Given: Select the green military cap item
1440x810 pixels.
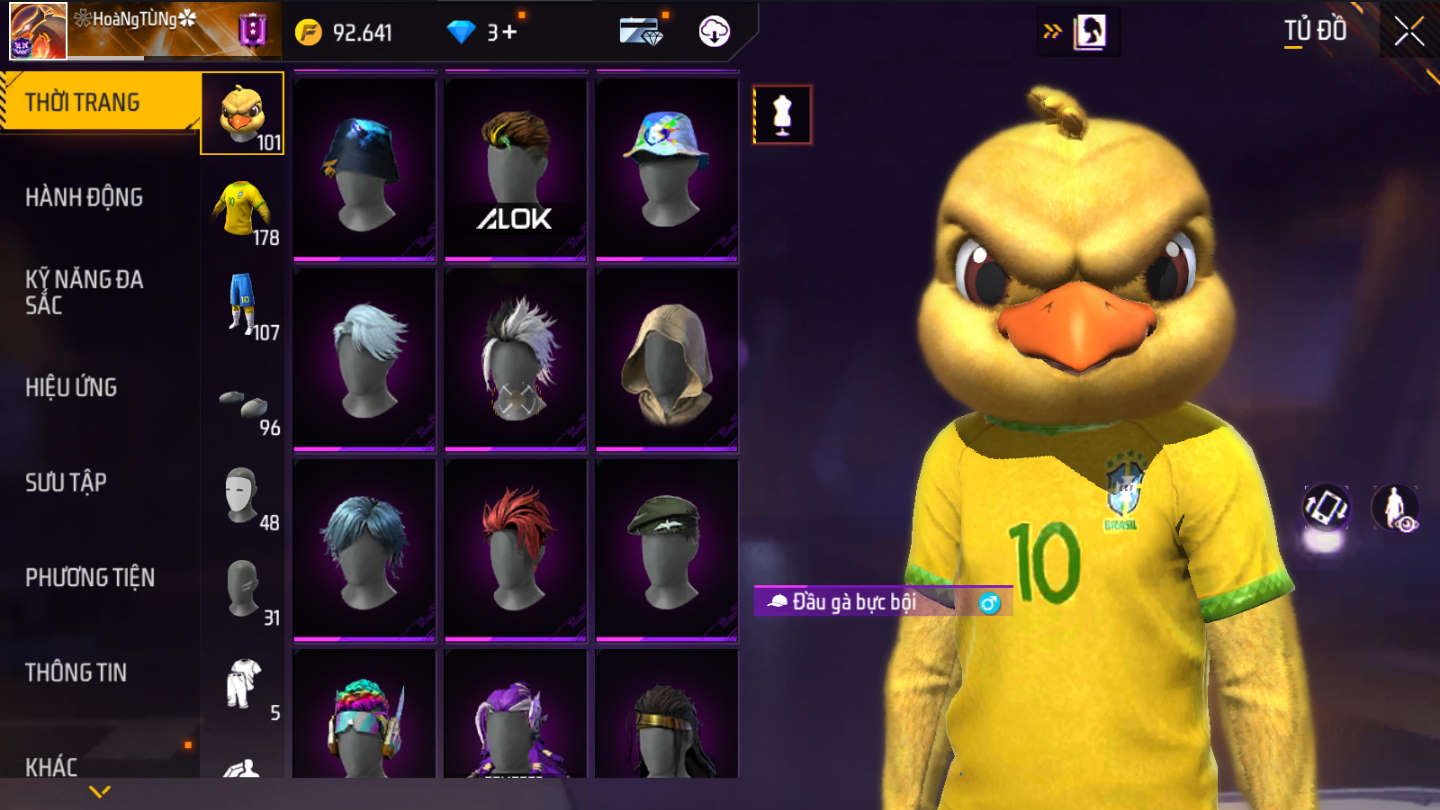Looking at the screenshot, I should coord(666,548).
